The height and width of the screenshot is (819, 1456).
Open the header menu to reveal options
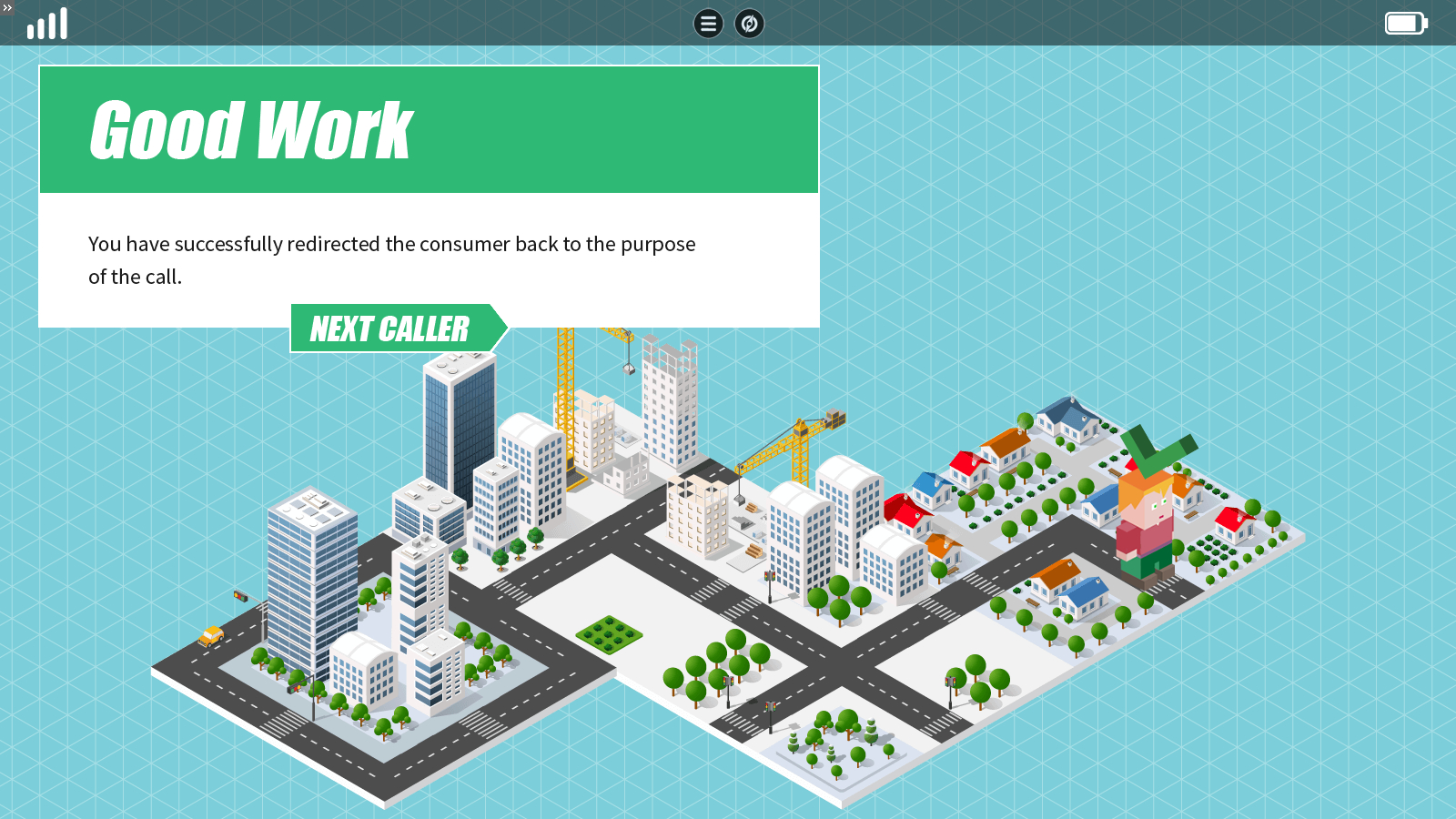pos(708,24)
